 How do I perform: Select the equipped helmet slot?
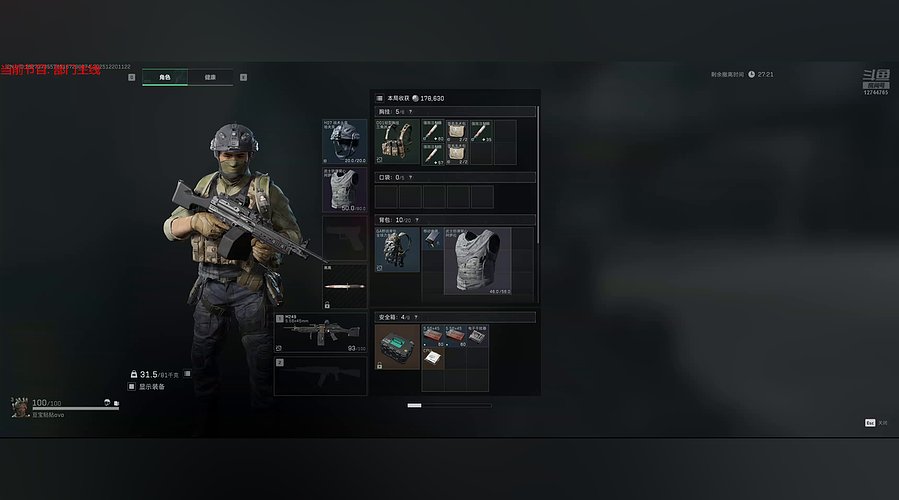345,141
